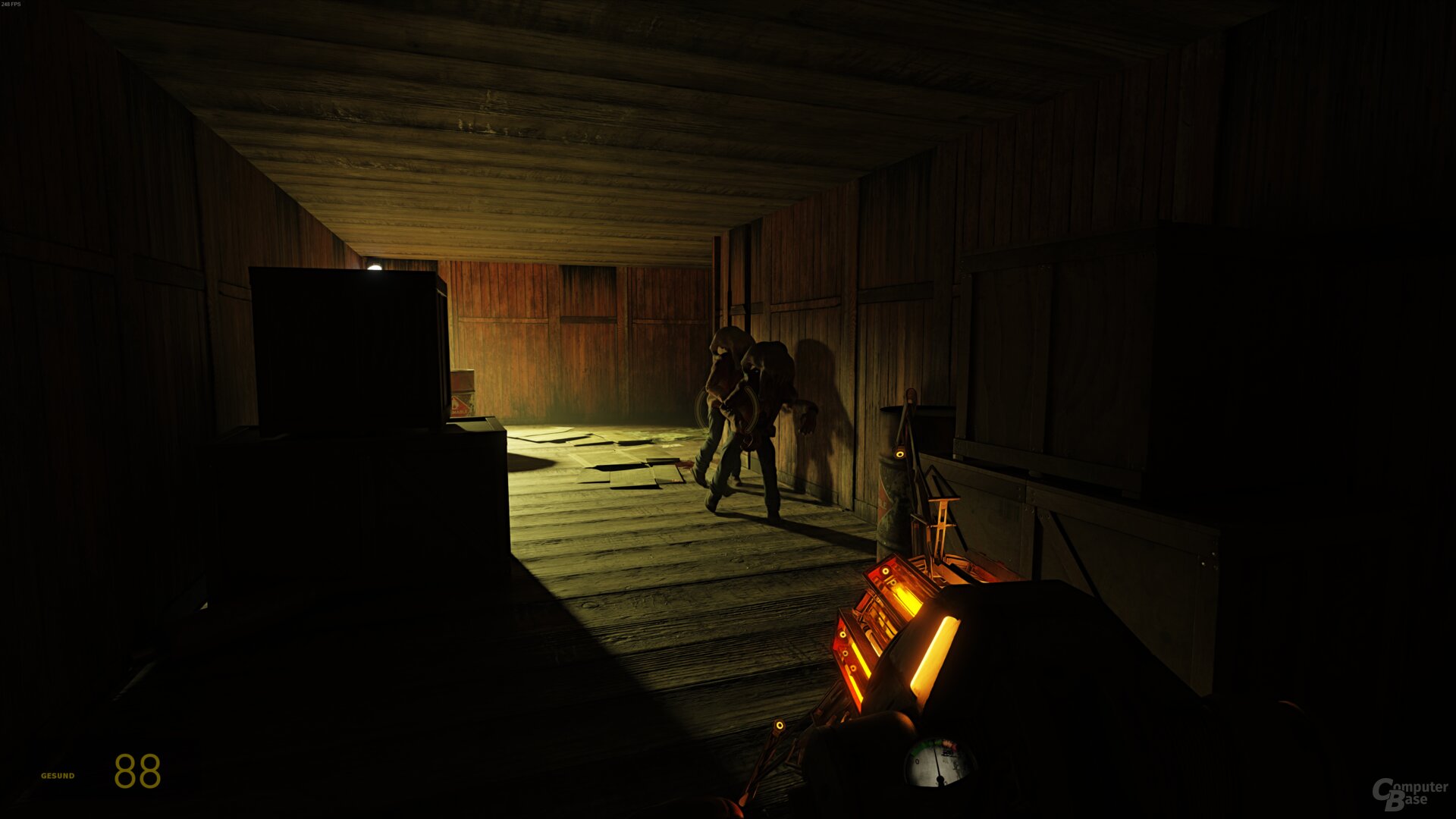Image resolution: width=1456 pixels, height=819 pixels.
Task: Click the blood stain beside the zombie
Action: [x=687, y=465]
